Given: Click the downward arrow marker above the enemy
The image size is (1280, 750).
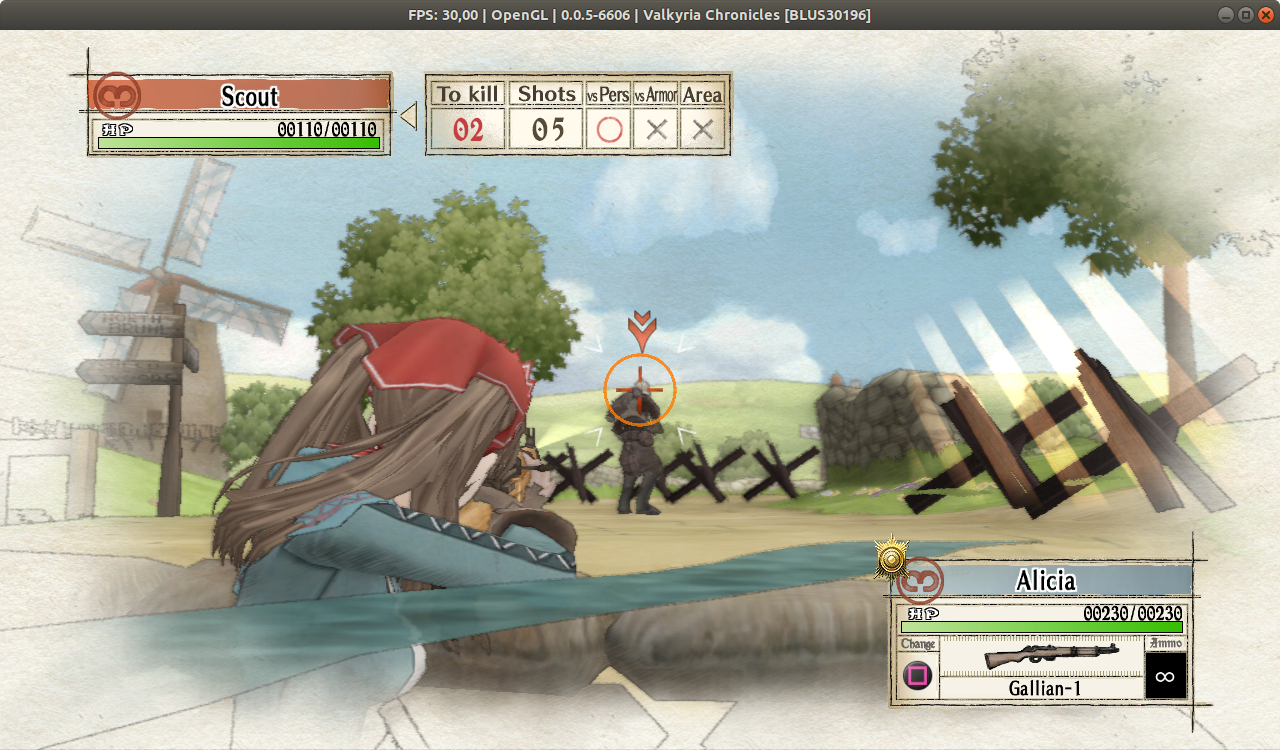Looking at the screenshot, I should 640,325.
